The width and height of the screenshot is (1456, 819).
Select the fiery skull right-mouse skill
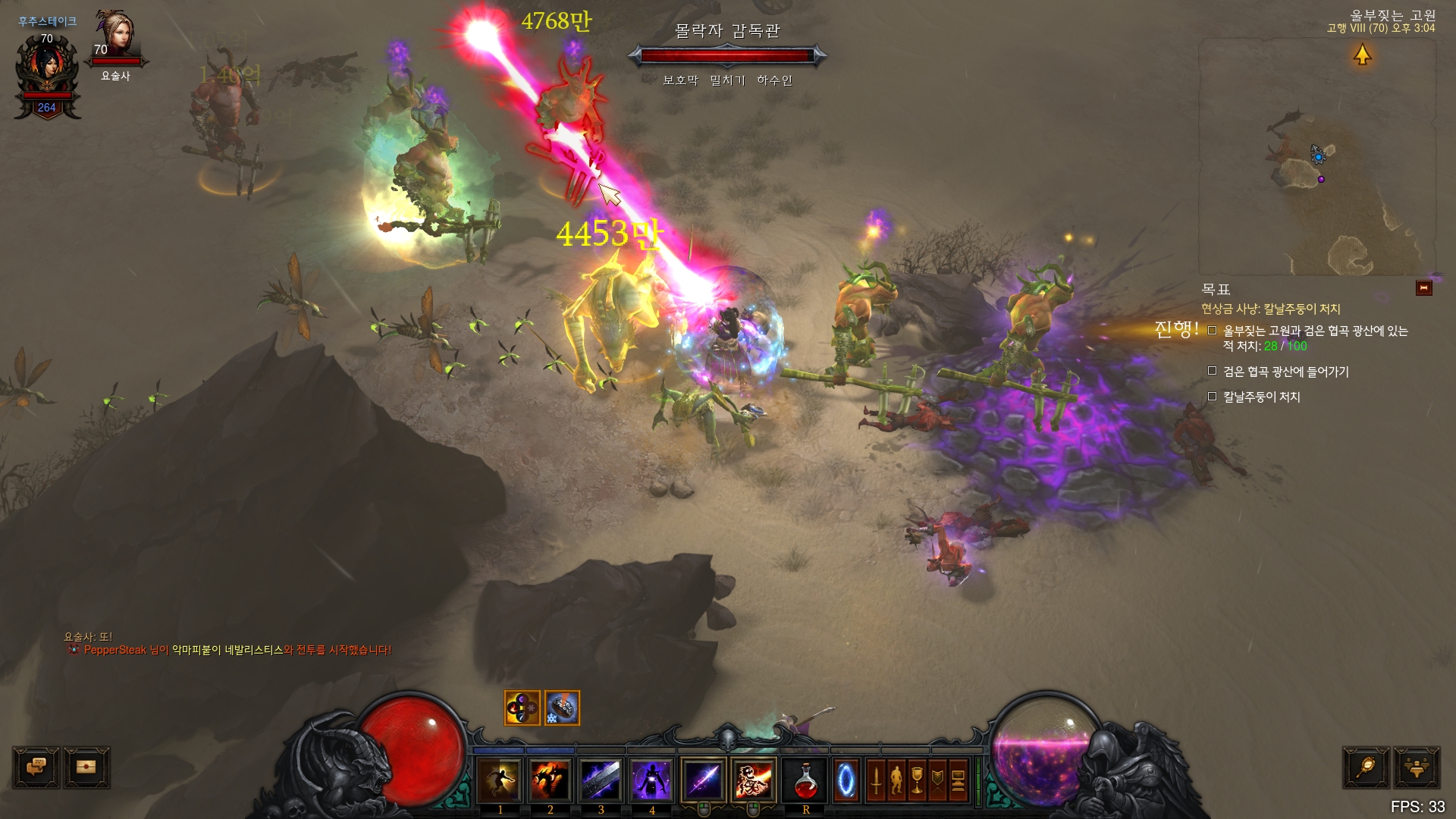754,780
